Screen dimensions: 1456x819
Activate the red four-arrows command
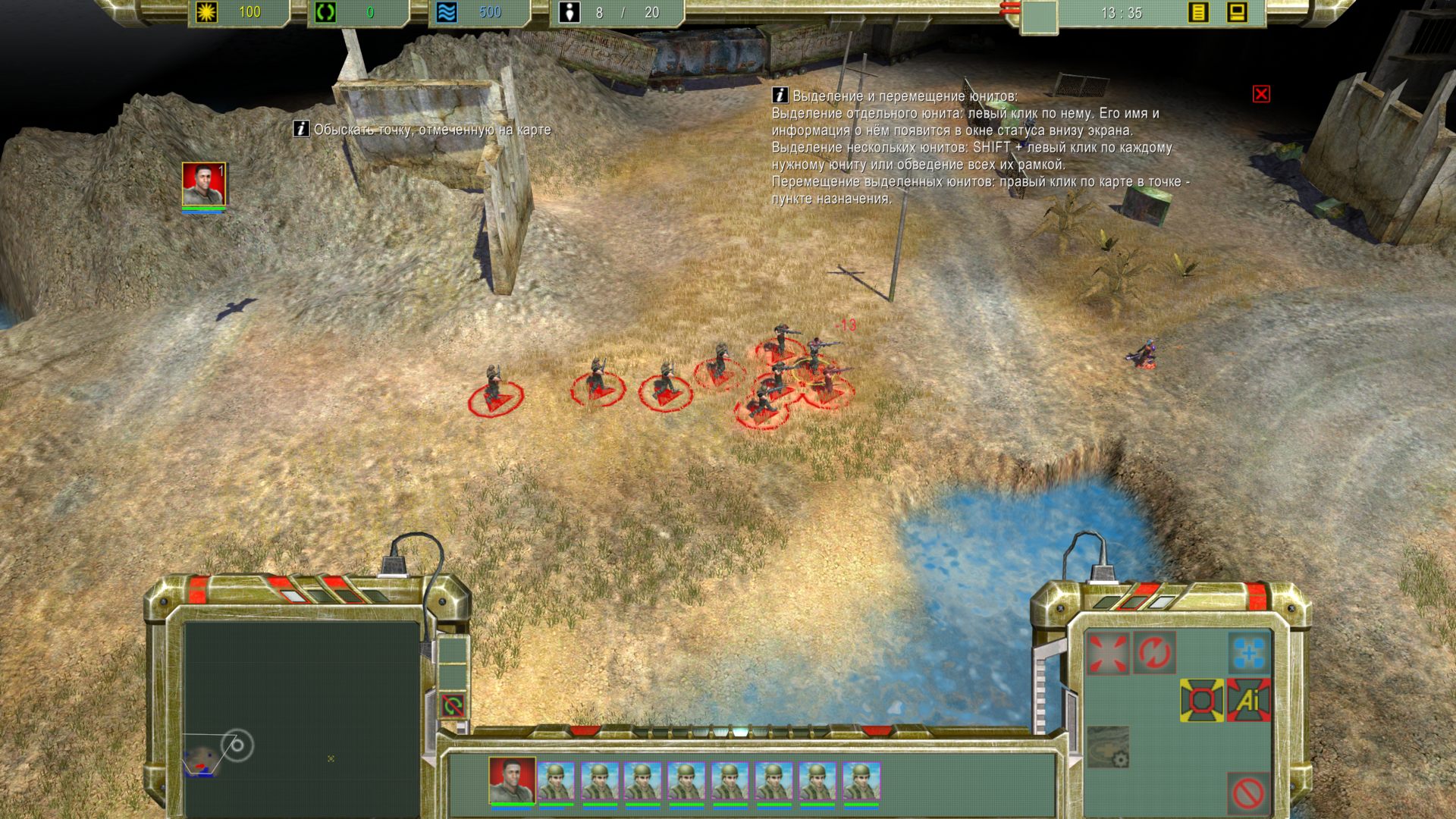[1107, 653]
